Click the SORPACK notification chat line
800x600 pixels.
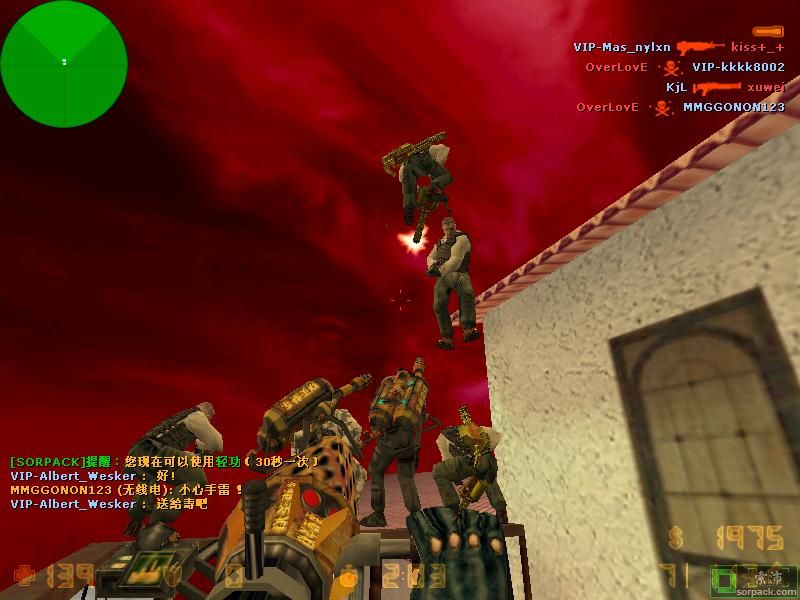pos(165,462)
